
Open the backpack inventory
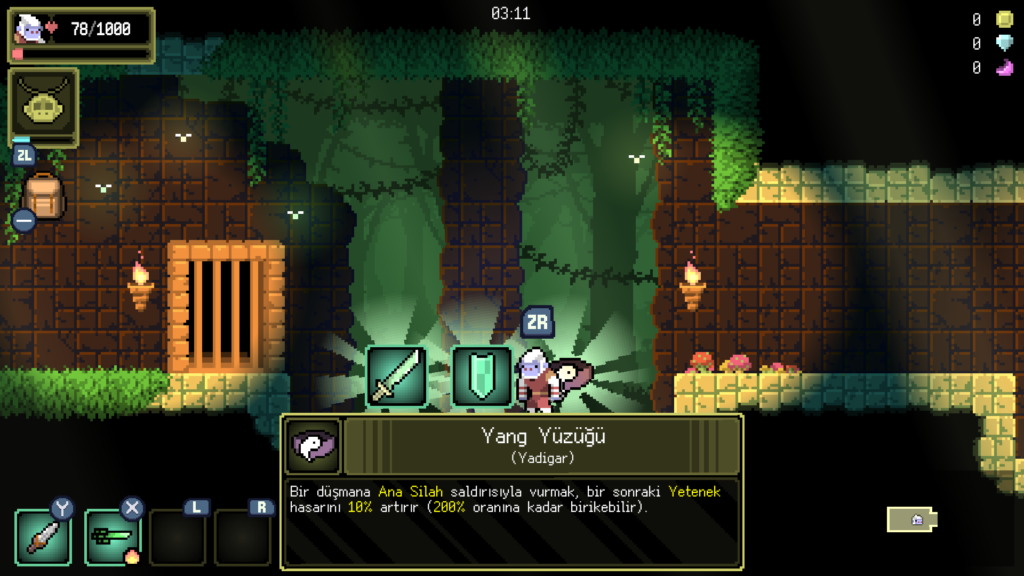click(x=43, y=196)
